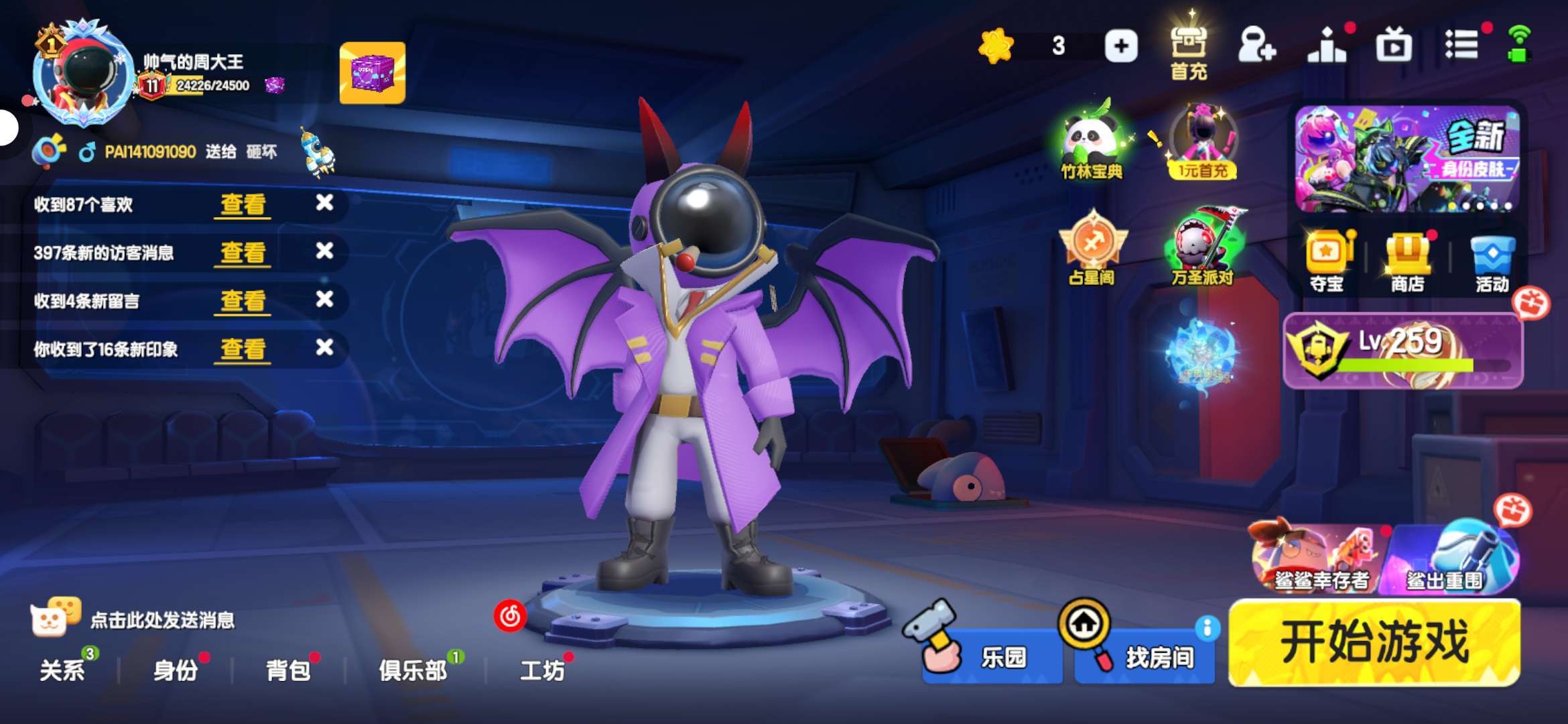
Task: Switch to the 身份 identity tab
Action: [176, 670]
